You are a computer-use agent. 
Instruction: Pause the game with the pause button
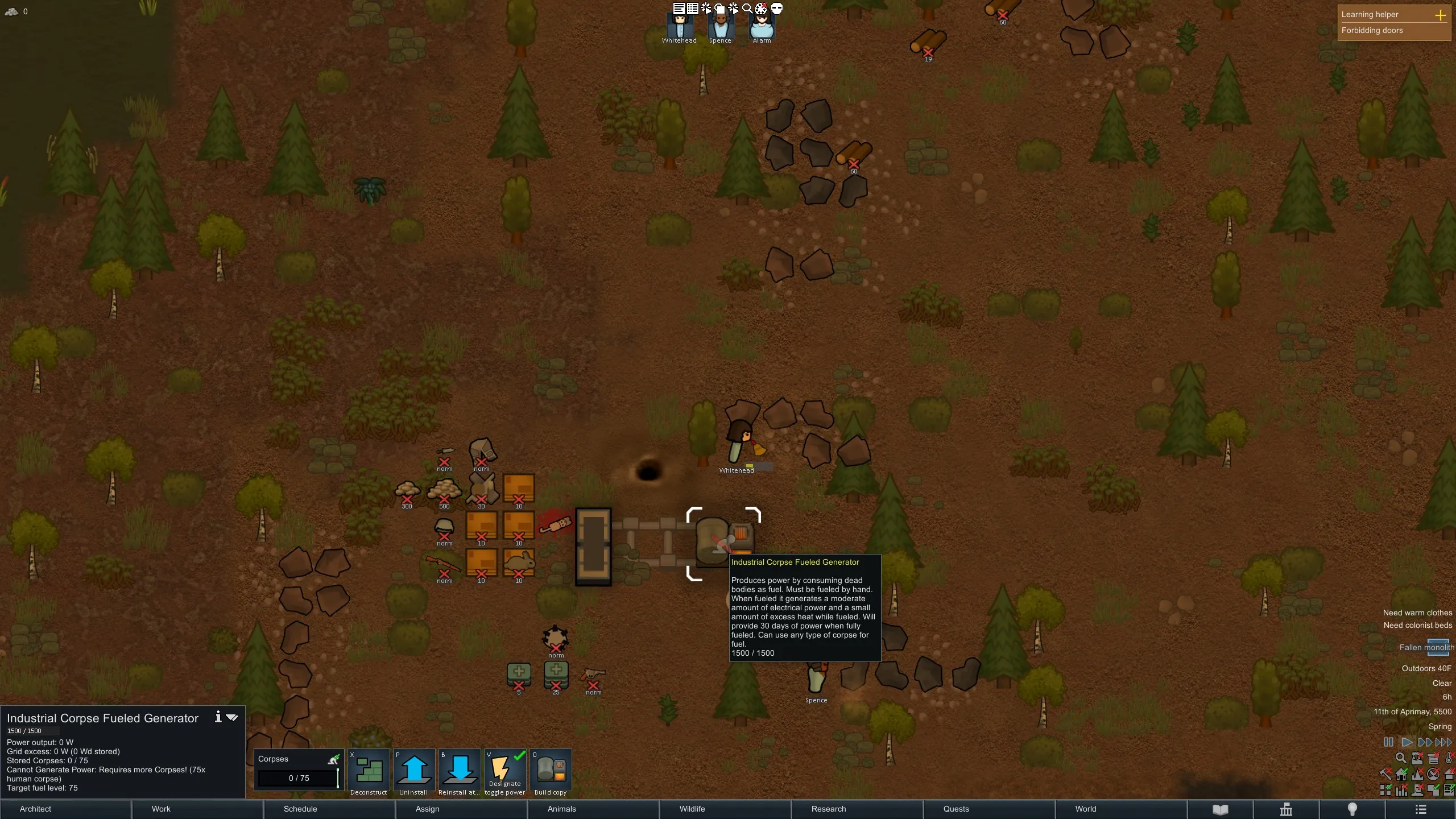tap(1388, 742)
